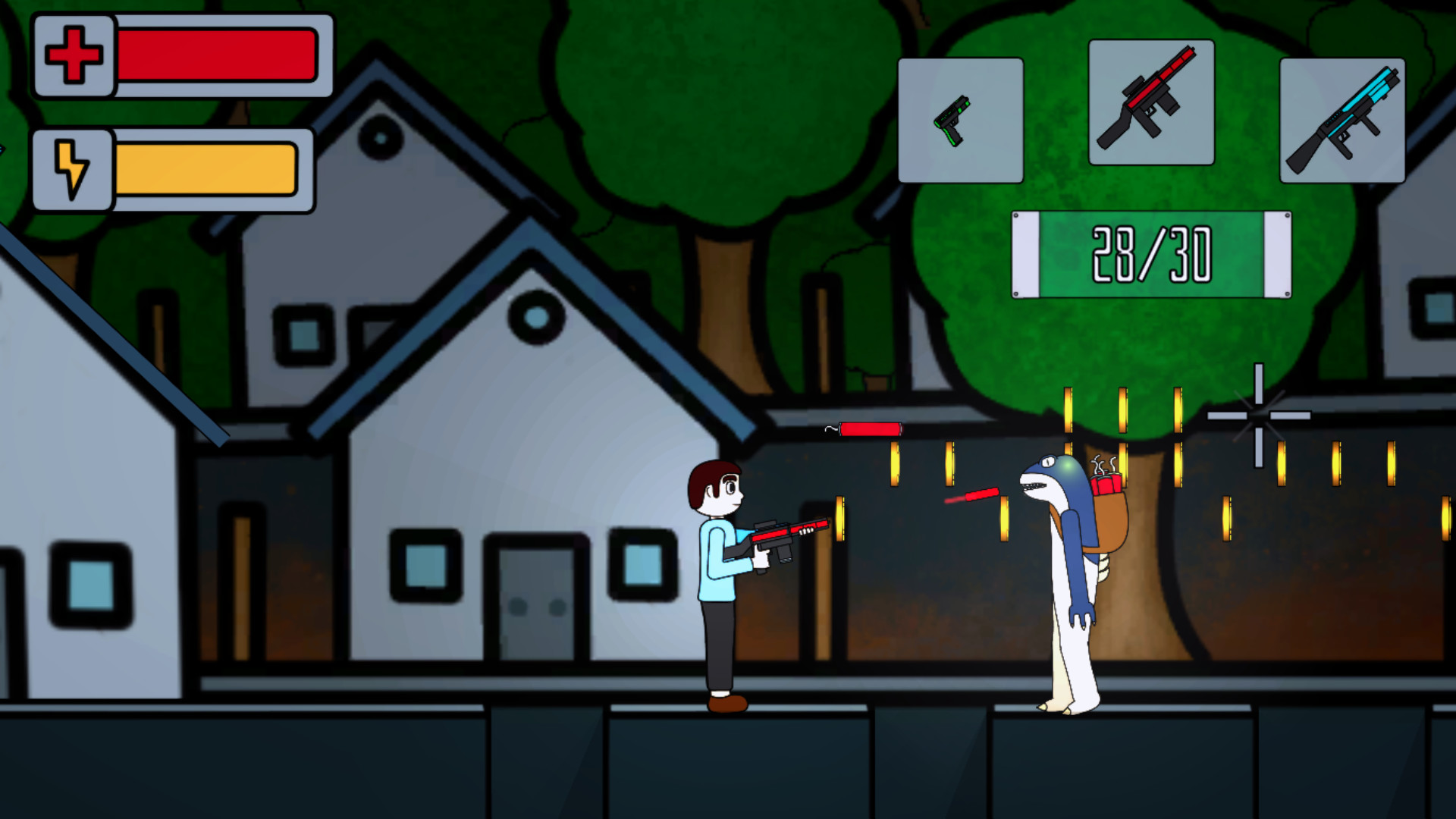This screenshot has height=819, width=1456.
Task: Click the red health cross icon
Action: [x=72, y=57]
